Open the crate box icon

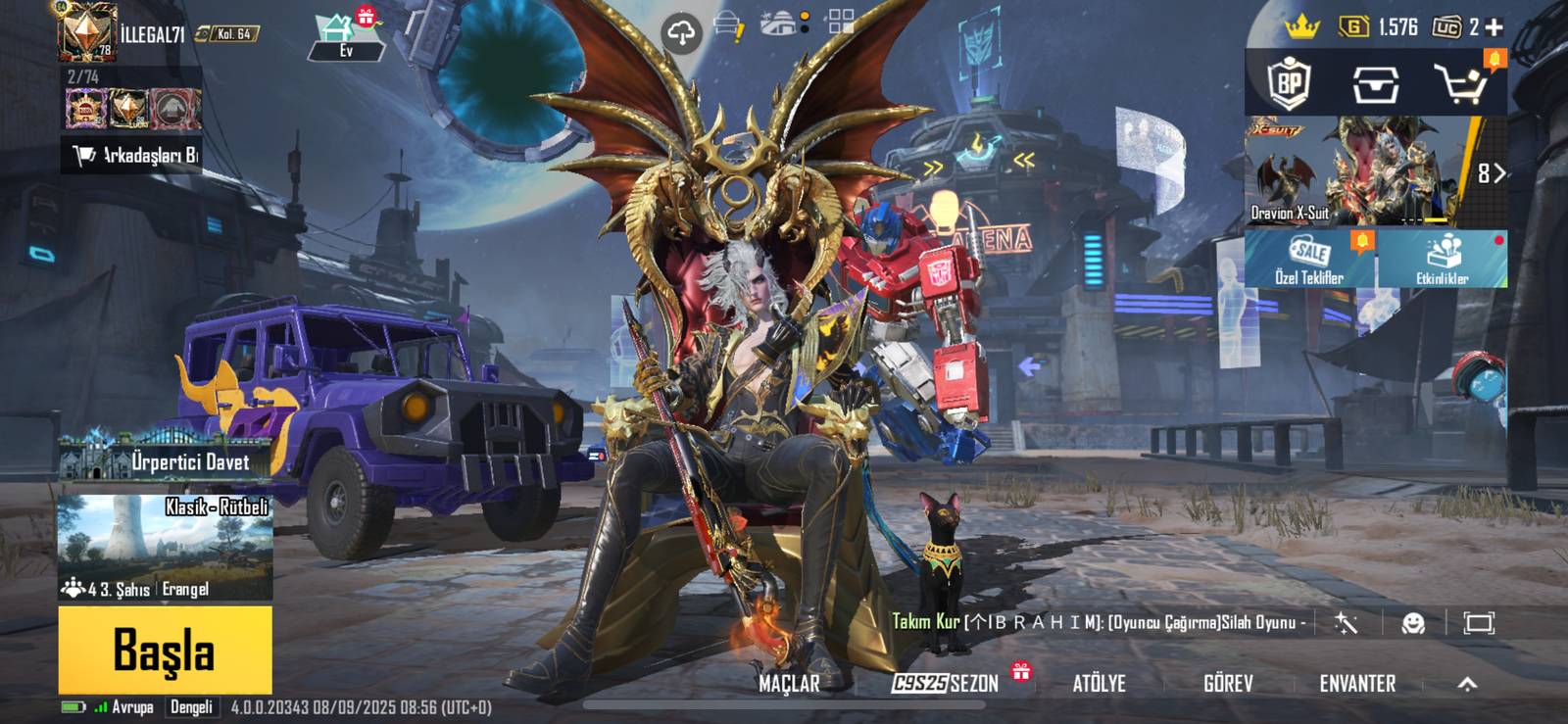coord(1375,85)
